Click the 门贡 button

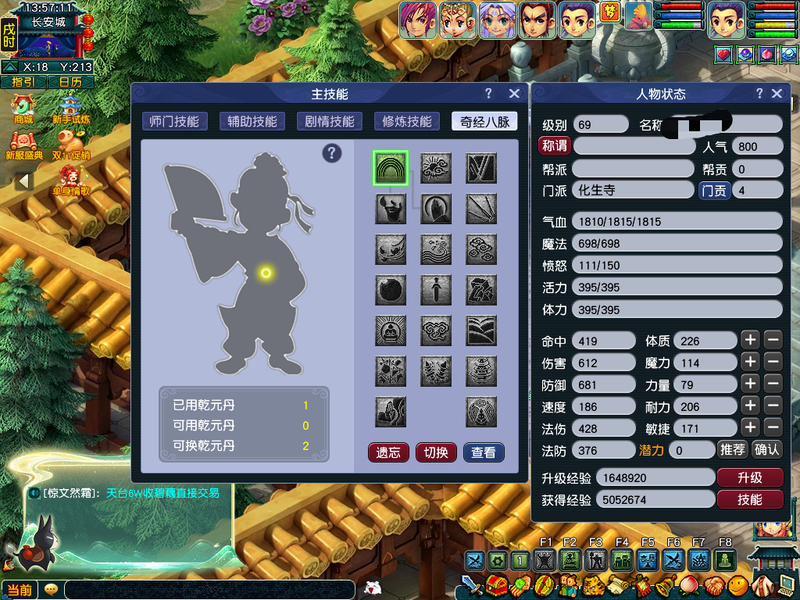click(x=713, y=190)
